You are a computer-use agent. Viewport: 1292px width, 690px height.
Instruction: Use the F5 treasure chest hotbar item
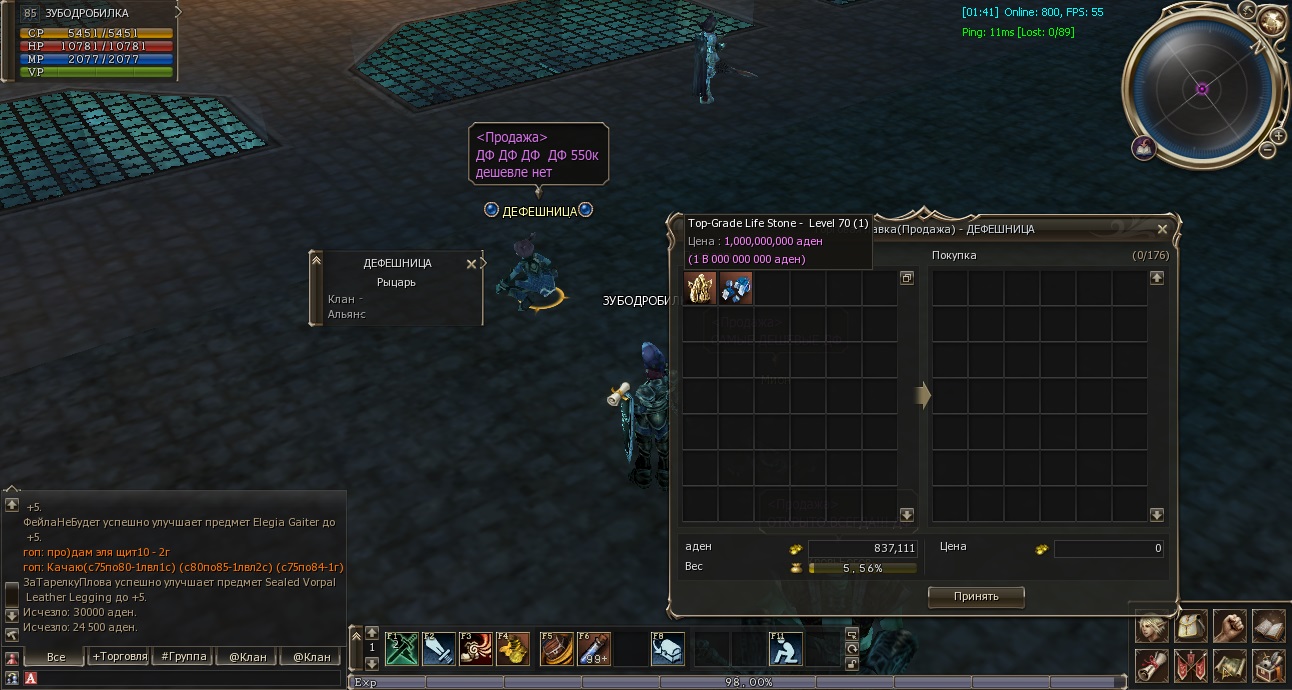[x=556, y=648]
